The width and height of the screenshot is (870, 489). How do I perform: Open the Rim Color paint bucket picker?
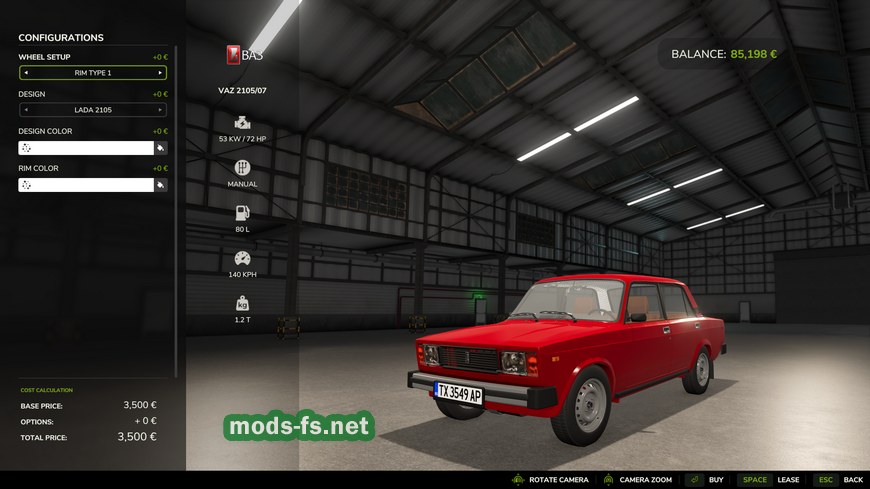coord(160,185)
